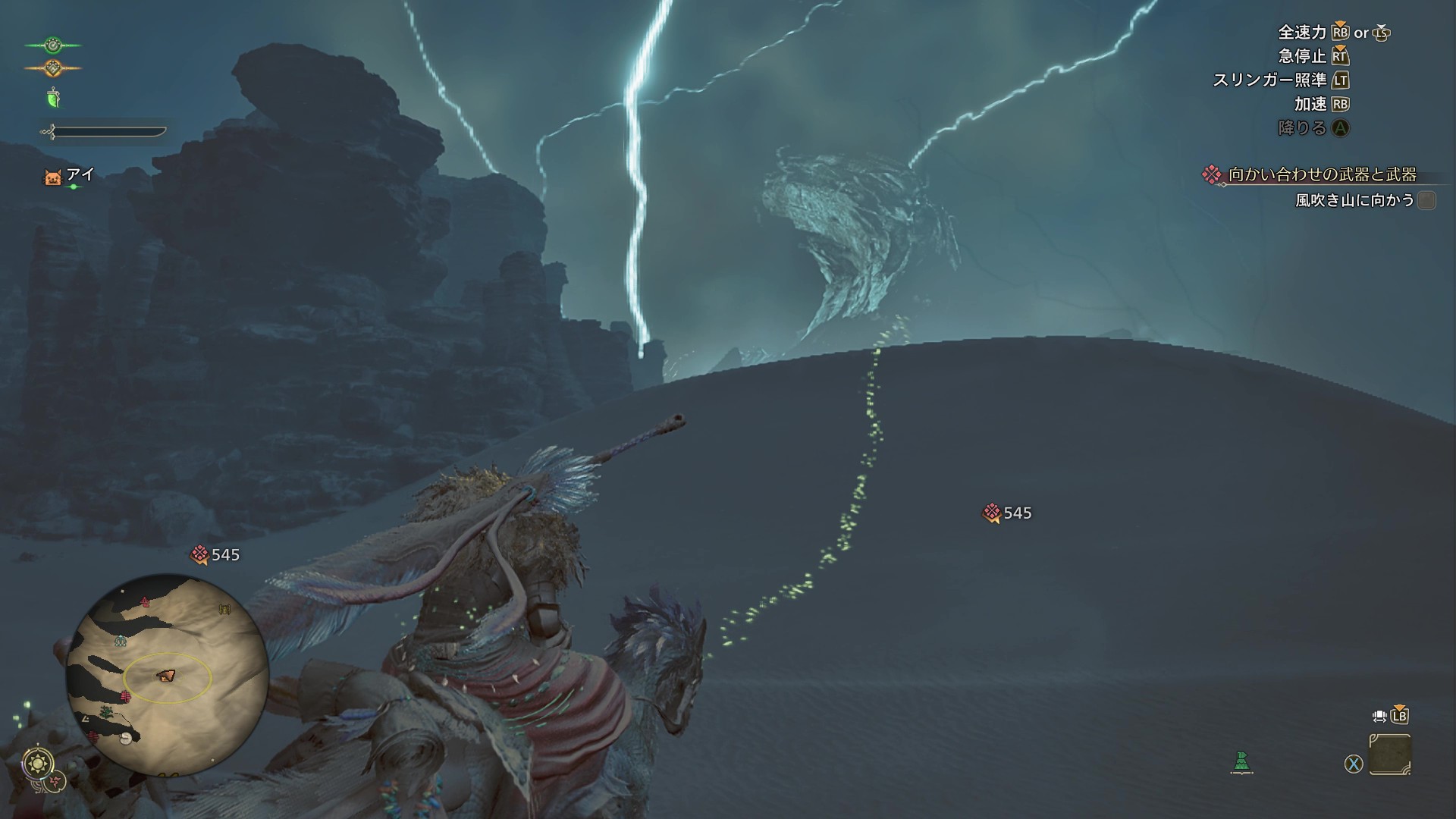Click the green shield status icon
This screenshot has width=1456, height=819.
pos(53,98)
